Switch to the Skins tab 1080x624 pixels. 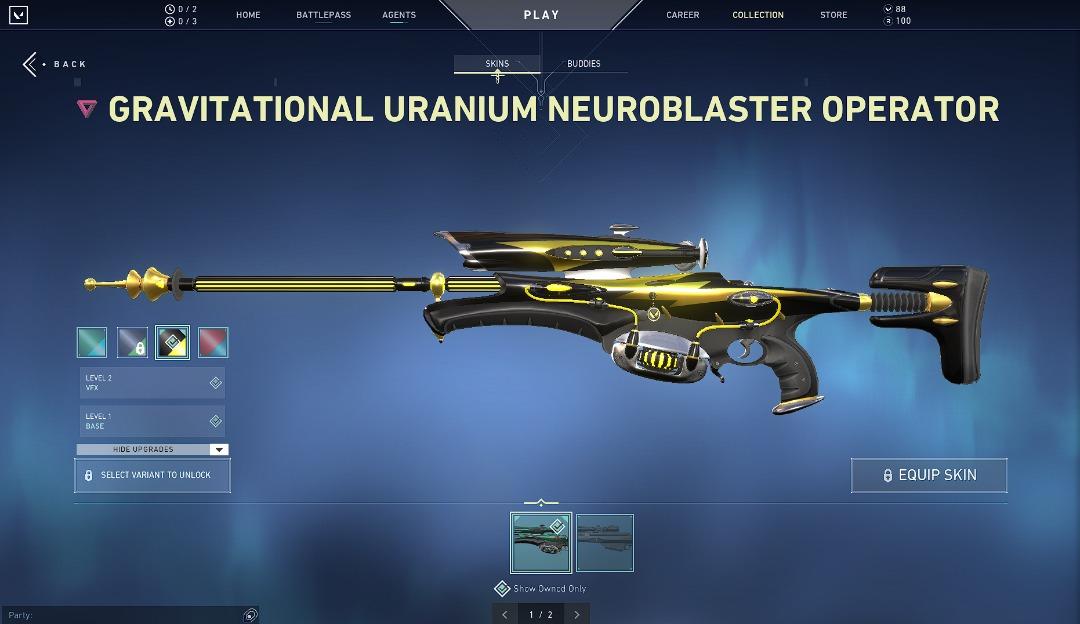tap(497, 64)
